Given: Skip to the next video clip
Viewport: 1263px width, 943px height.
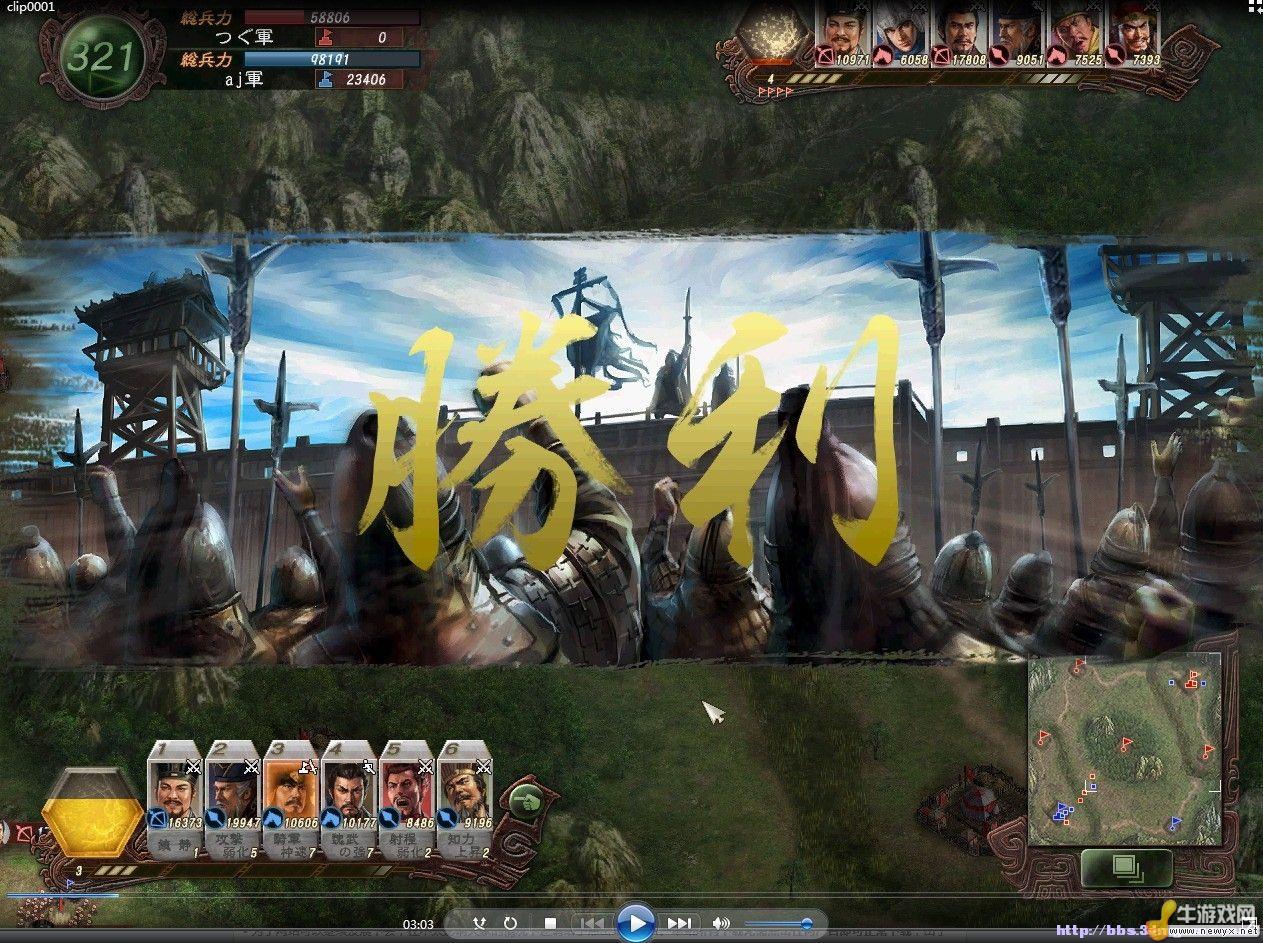Looking at the screenshot, I should [679, 923].
